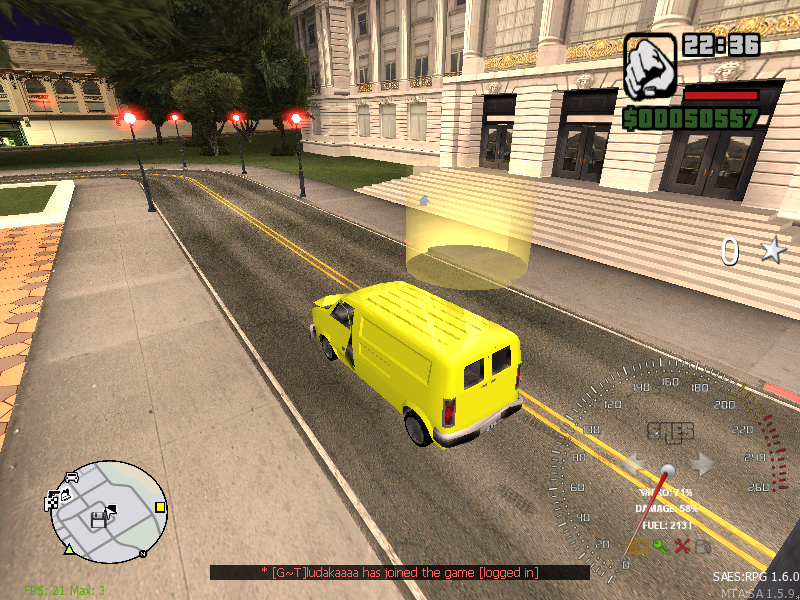Click the green triangle blip on minimap
This screenshot has width=800, height=600.
(x=69, y=549)
